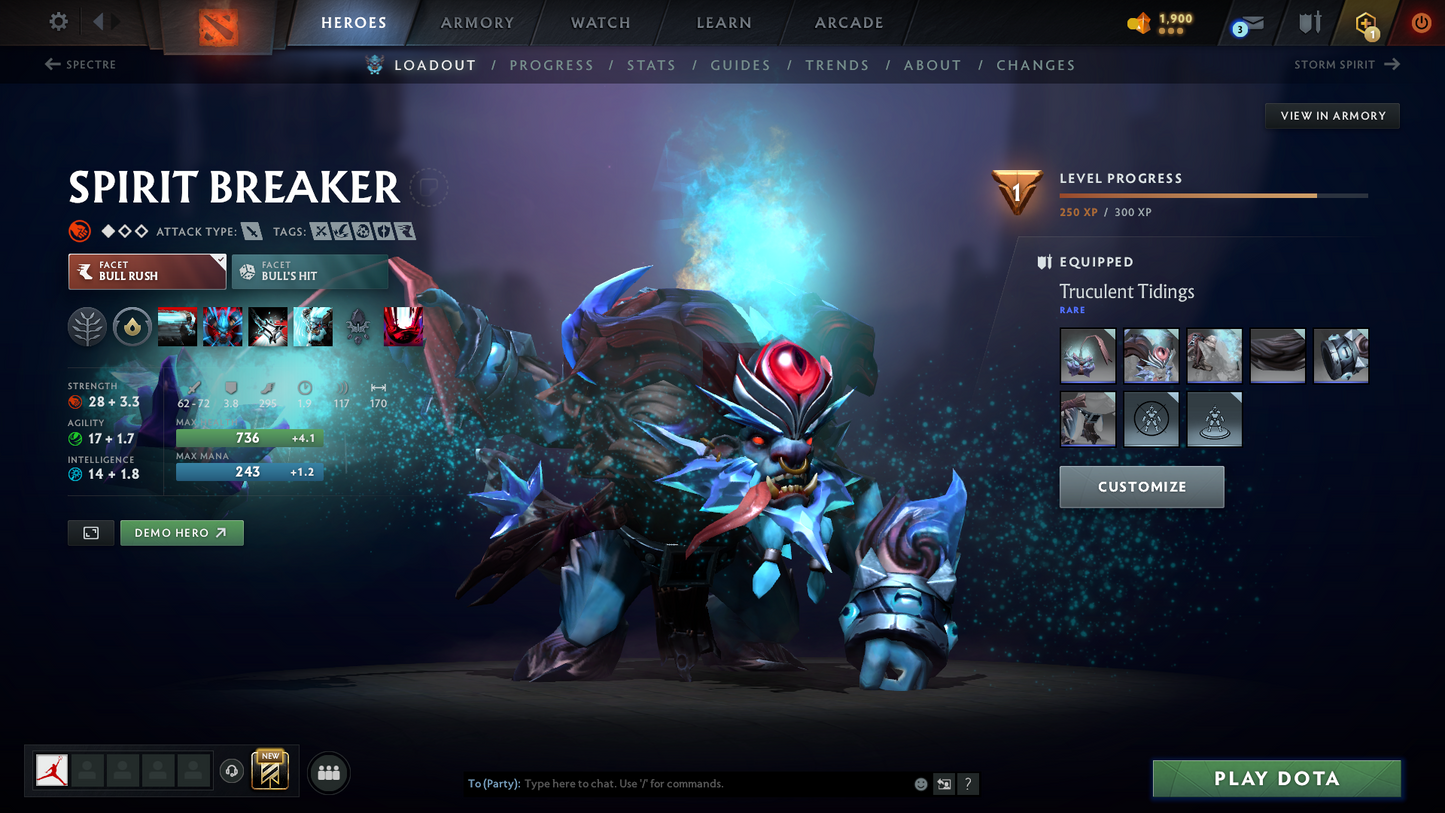This screenshot has width=1445, height=813.
Task: Open the armory weapons icon near shards counter
Action: tap(1310, 22)
